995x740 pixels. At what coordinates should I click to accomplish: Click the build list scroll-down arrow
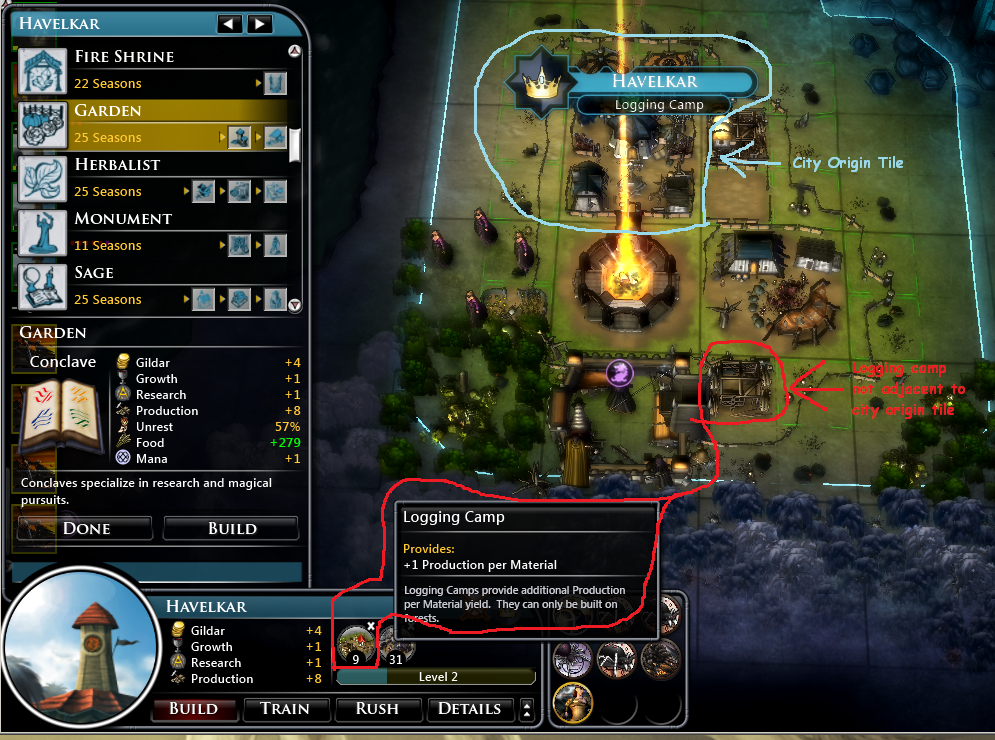pos(294,305)
